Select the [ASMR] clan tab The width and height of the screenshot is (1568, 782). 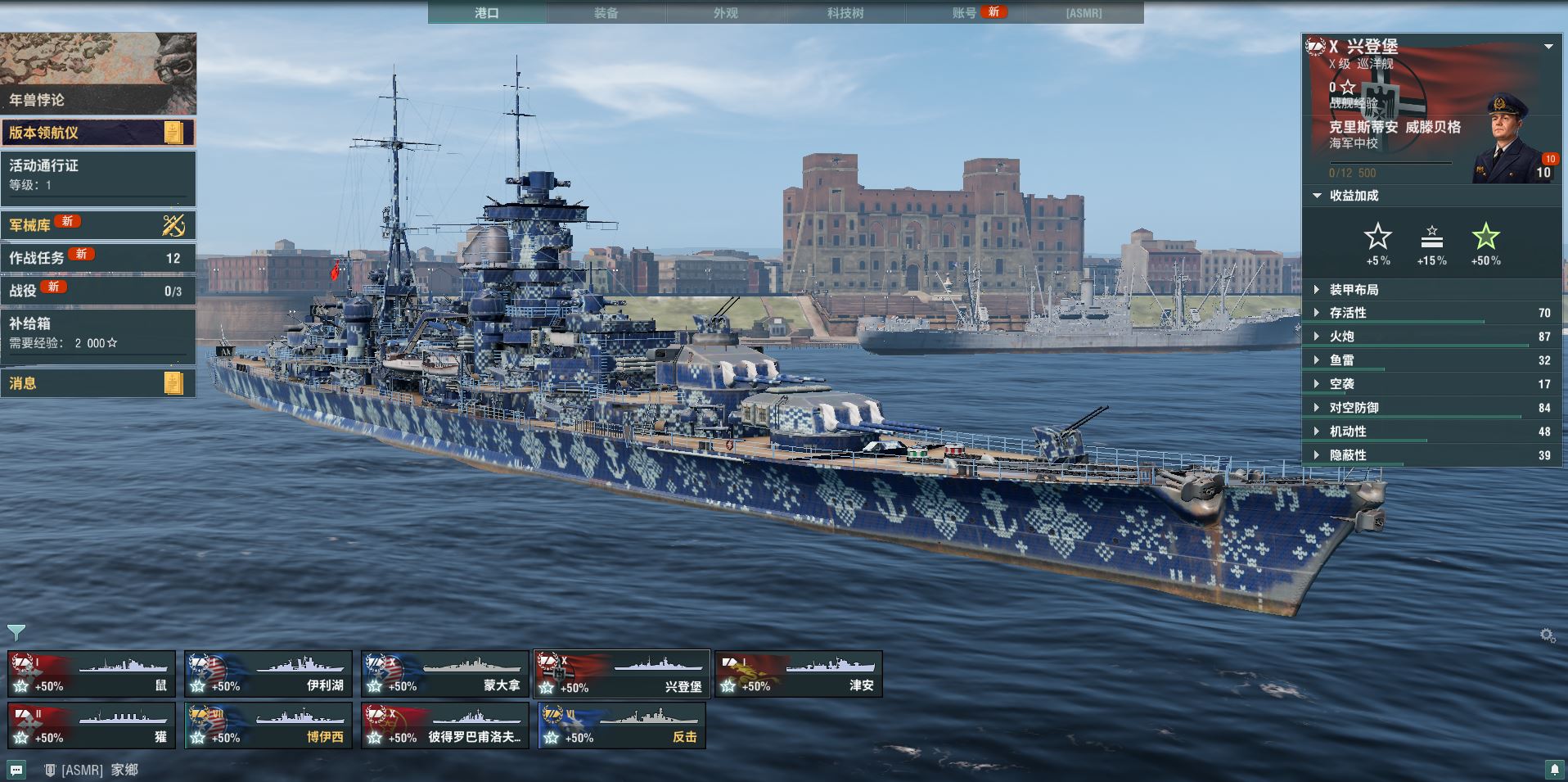(x=1084, y=12)
